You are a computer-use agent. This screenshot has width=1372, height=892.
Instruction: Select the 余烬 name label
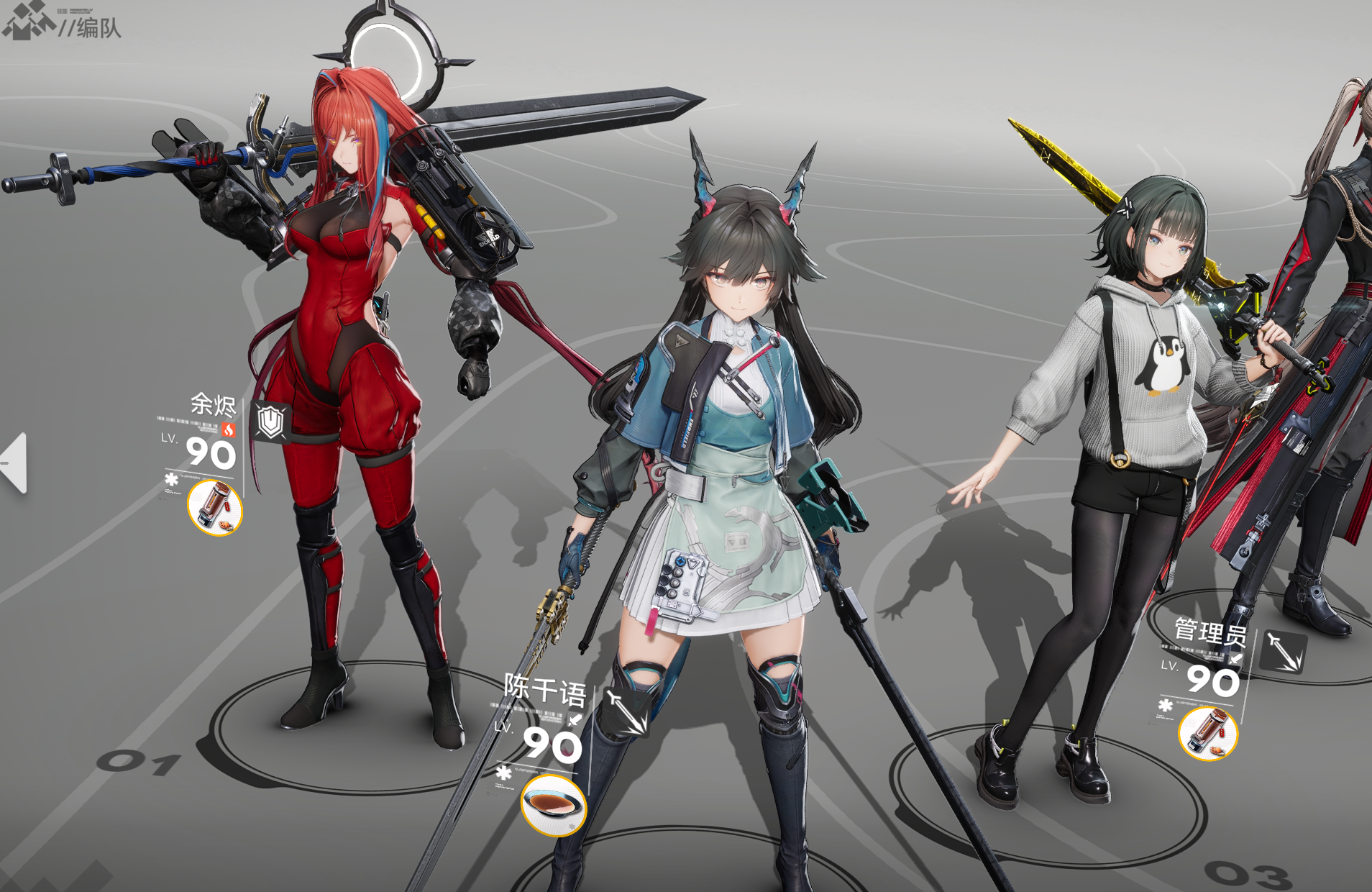click(213, 404)
